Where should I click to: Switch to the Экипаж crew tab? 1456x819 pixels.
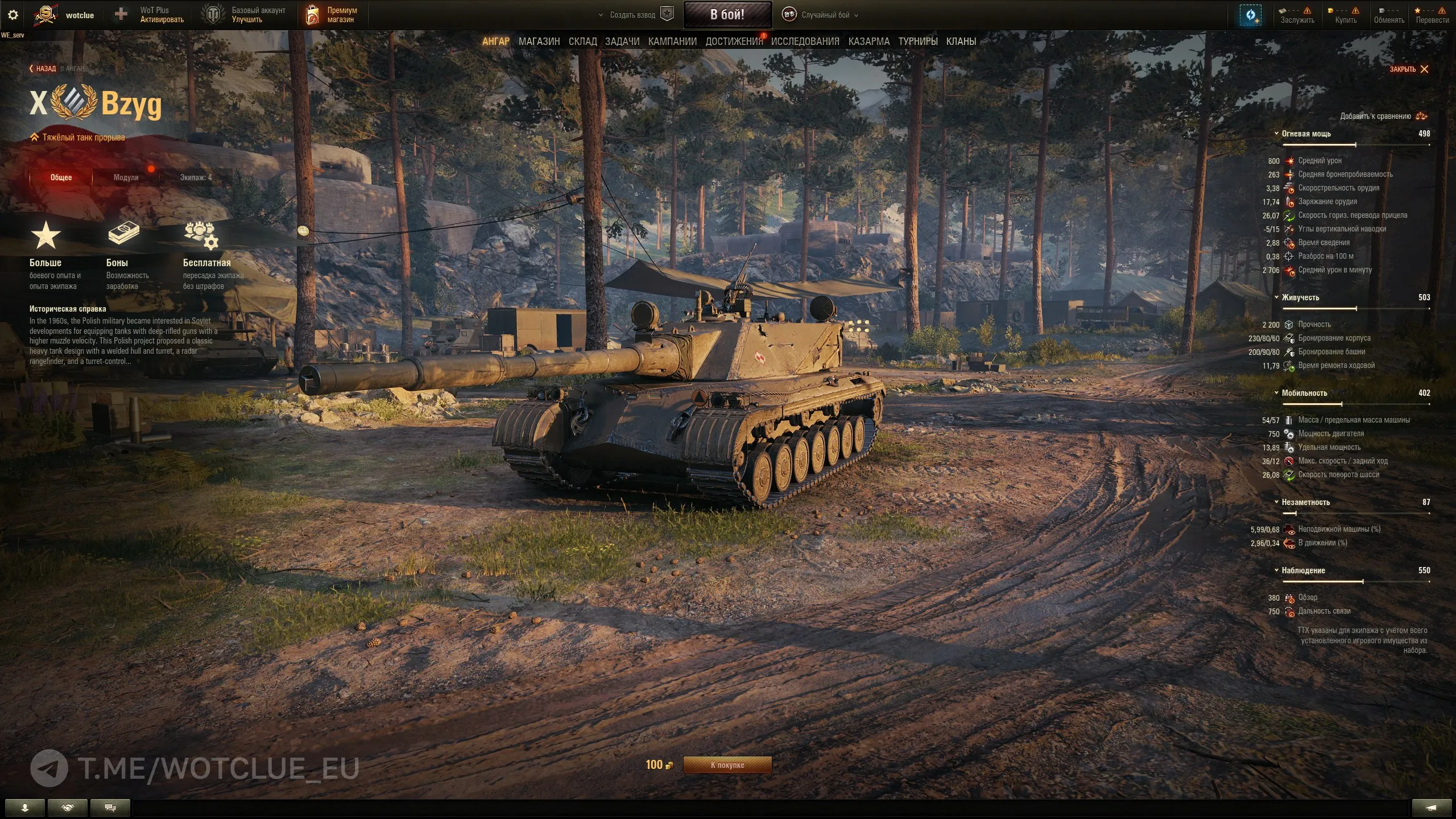tap(196, 177)
